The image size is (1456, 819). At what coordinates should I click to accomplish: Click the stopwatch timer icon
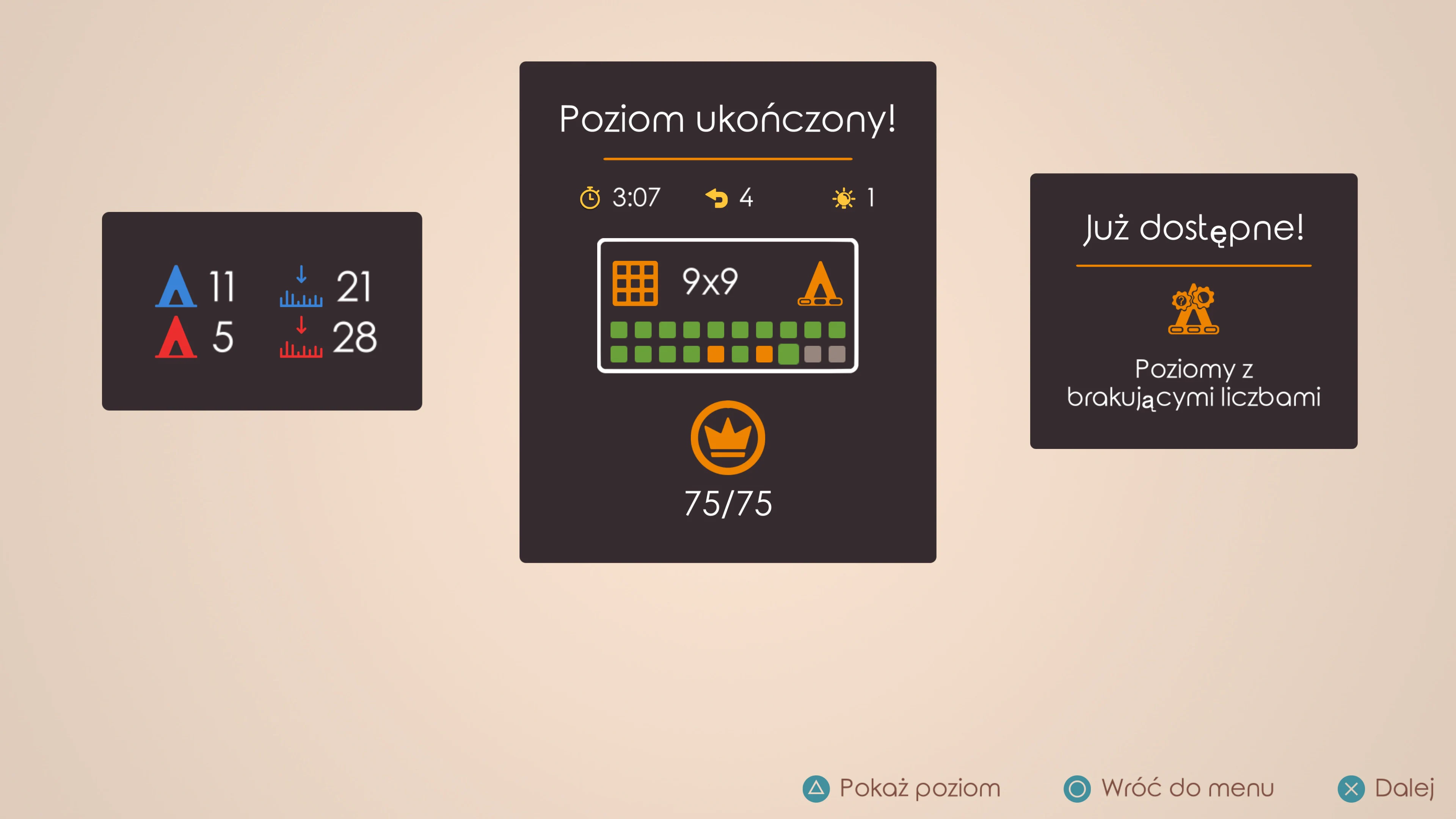[590, 198]
